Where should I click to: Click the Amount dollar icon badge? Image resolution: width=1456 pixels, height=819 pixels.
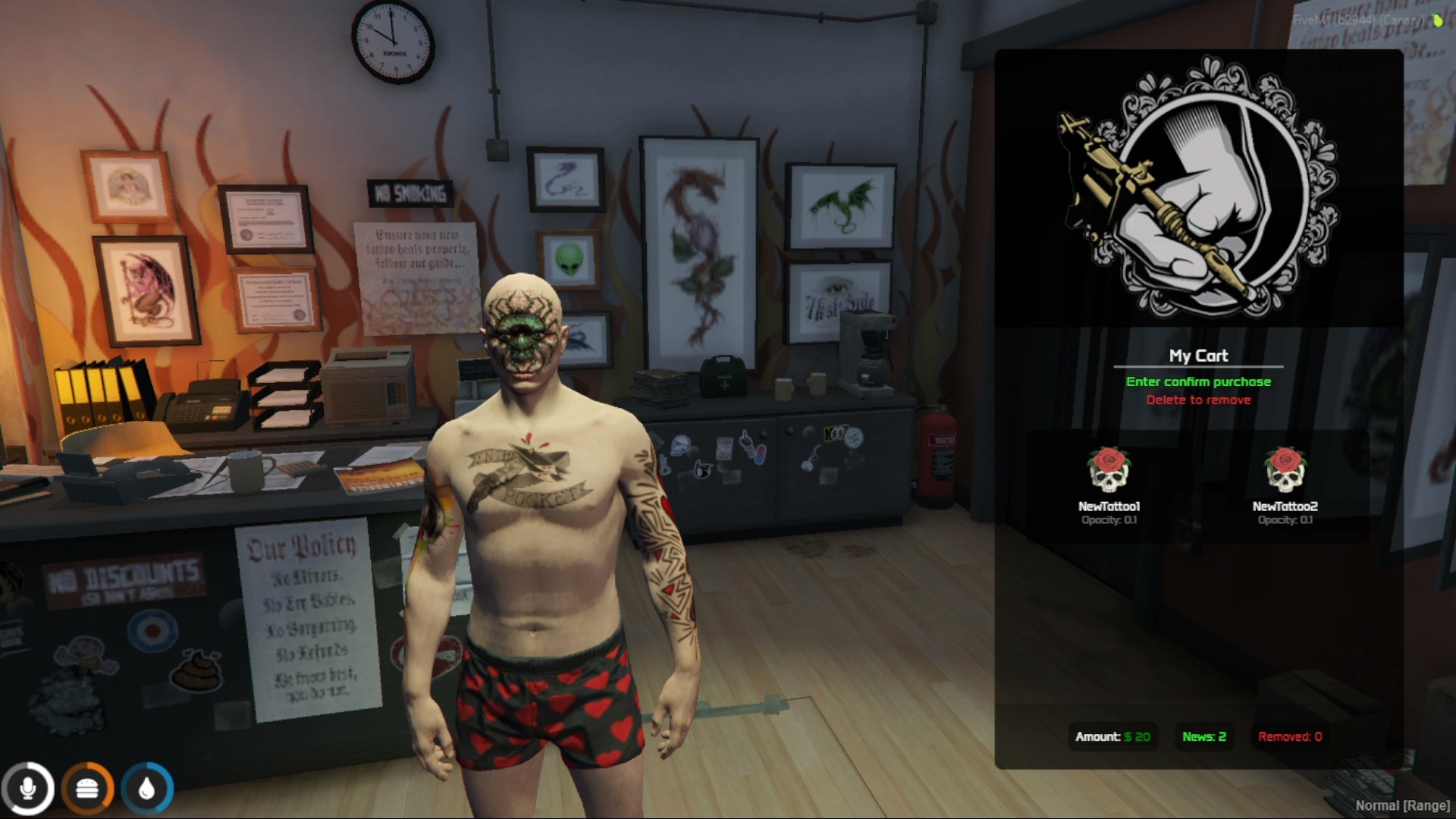pyautogui.click(x=1112, y=736)
